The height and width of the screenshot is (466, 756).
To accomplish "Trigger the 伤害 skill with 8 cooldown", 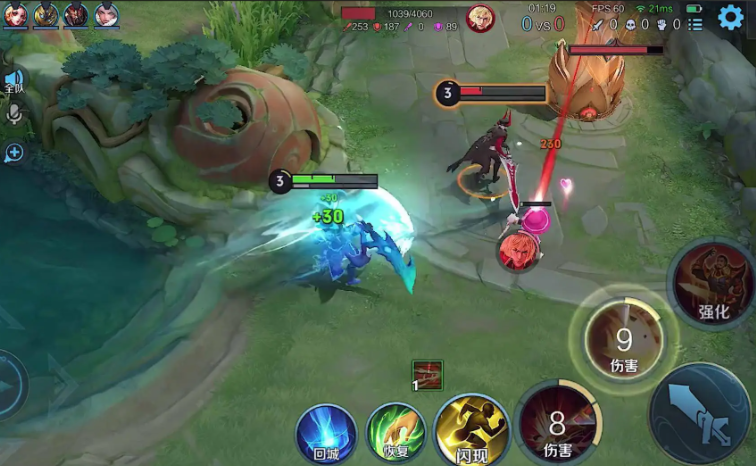I will point(558,424).
